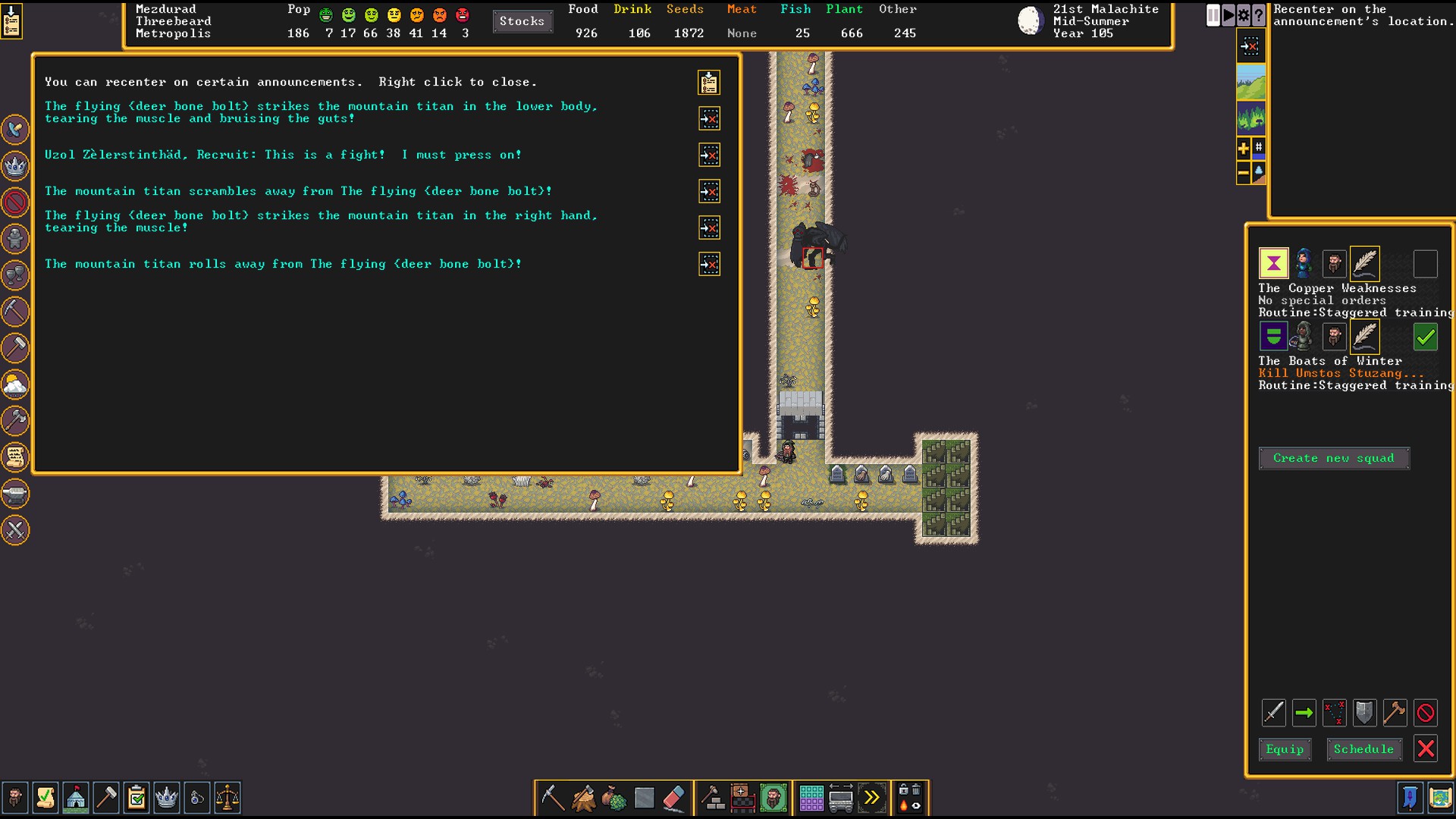Zoom in with the yellow plus button
The image size is (1456, 819).
[x=1244, y=149]
